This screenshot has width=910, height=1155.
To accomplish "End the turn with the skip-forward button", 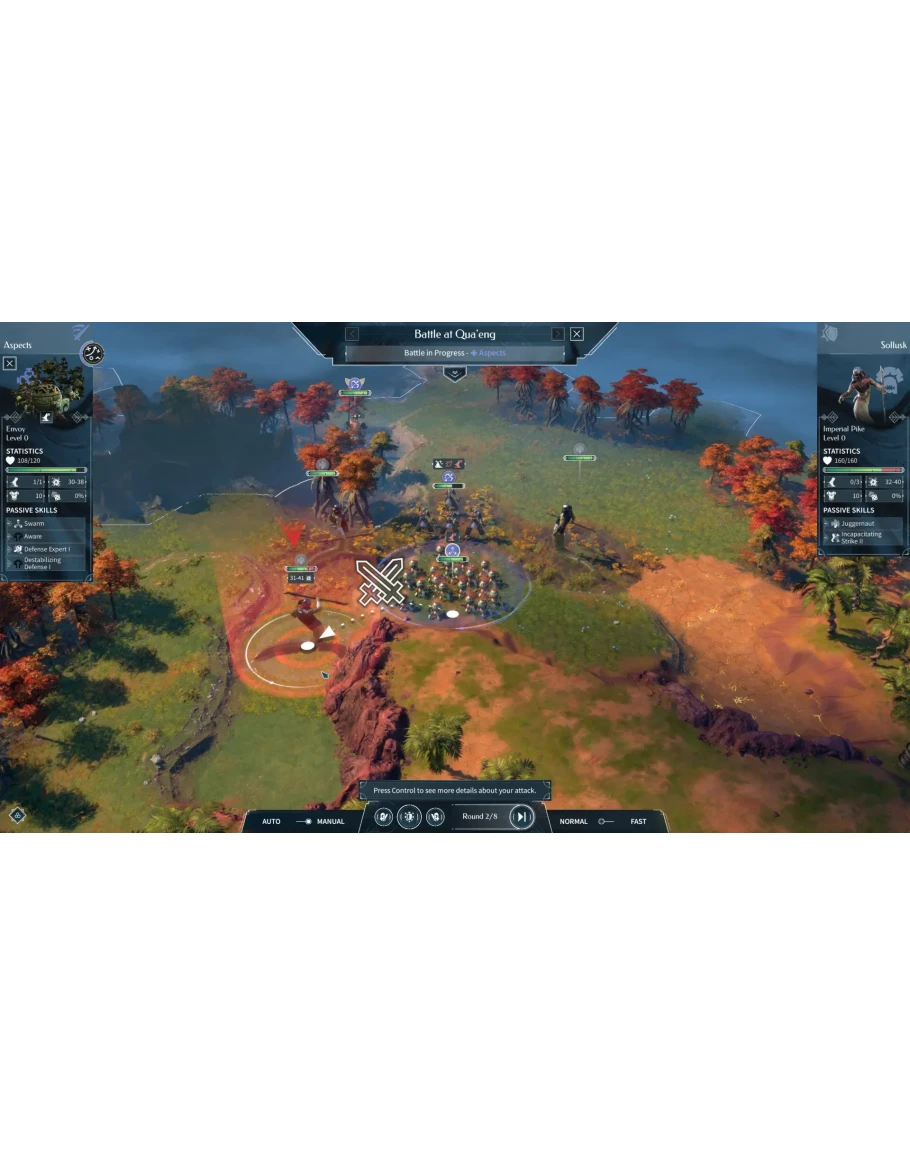I will [x=521, y=817].
